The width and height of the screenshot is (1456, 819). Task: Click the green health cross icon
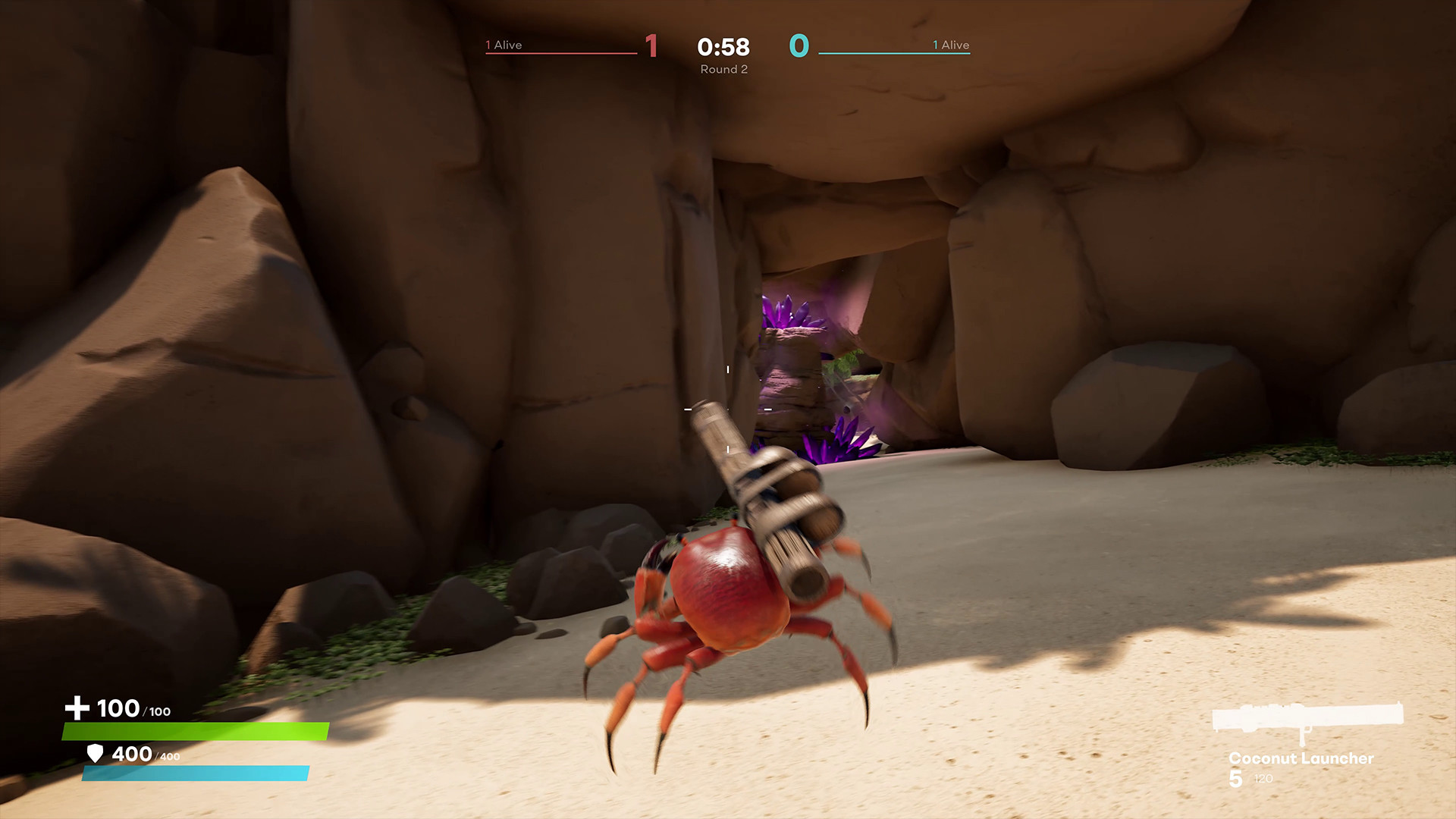(x=76, y=707)
